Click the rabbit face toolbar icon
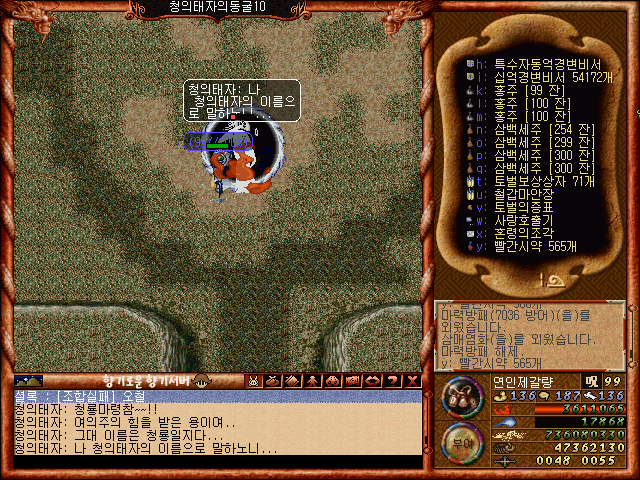The width and height of the screenshot is (640, 480). [x=254, y=381]
